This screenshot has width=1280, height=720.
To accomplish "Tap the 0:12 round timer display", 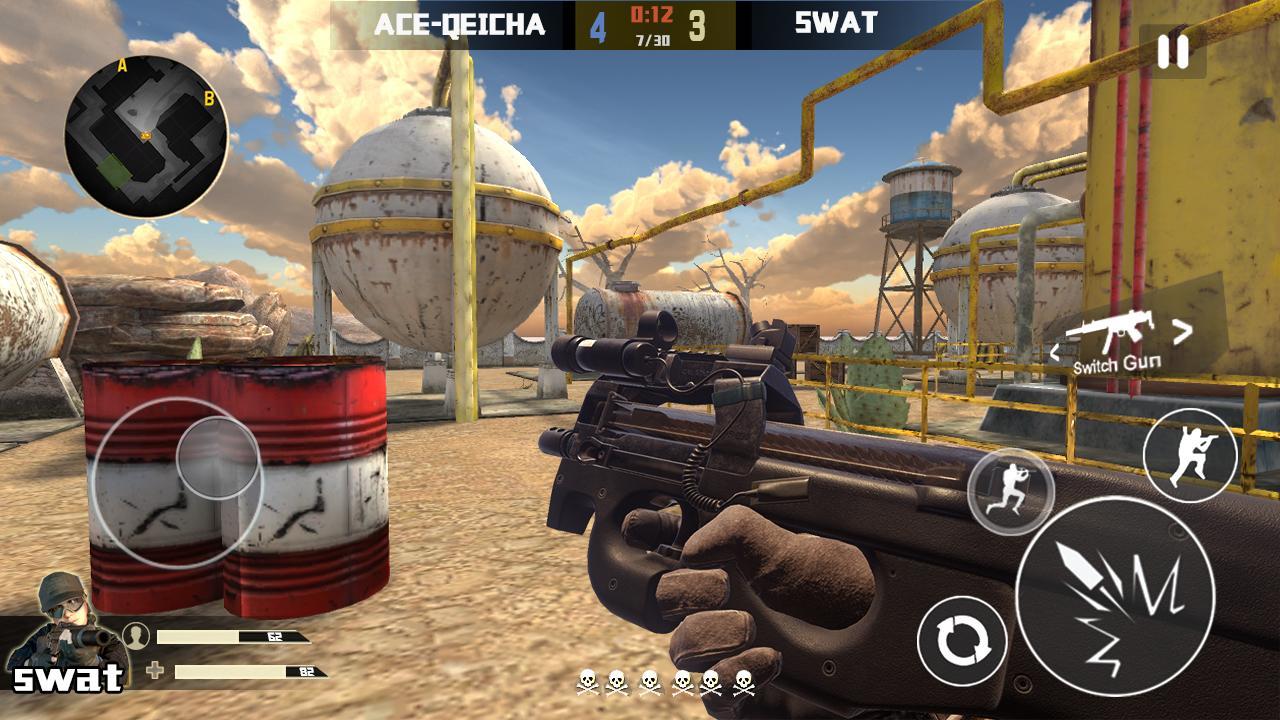I will (x=651, y=14).
